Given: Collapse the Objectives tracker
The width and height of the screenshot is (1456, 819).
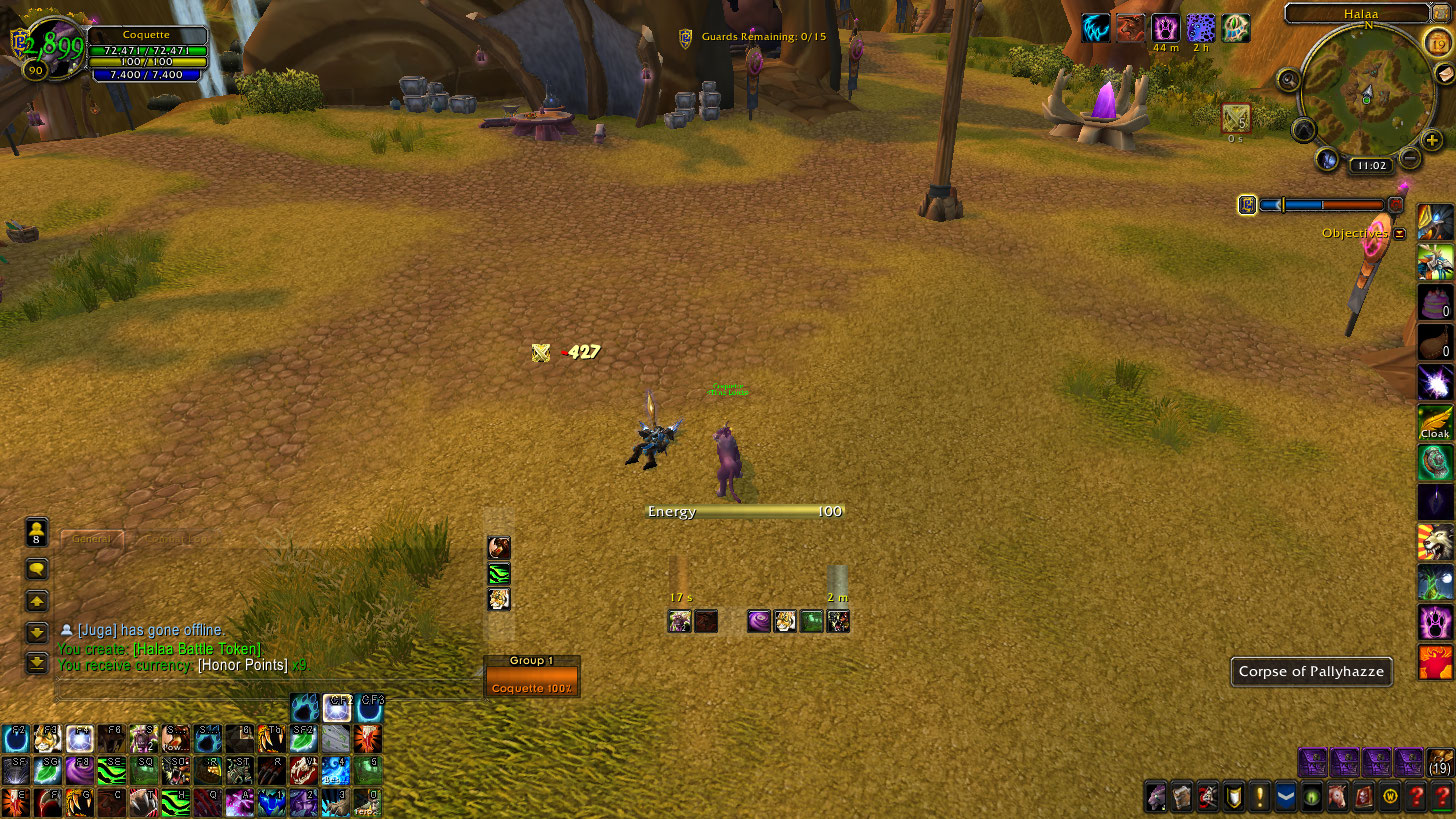Looking at the screenshot, I should click(1400, 233).
